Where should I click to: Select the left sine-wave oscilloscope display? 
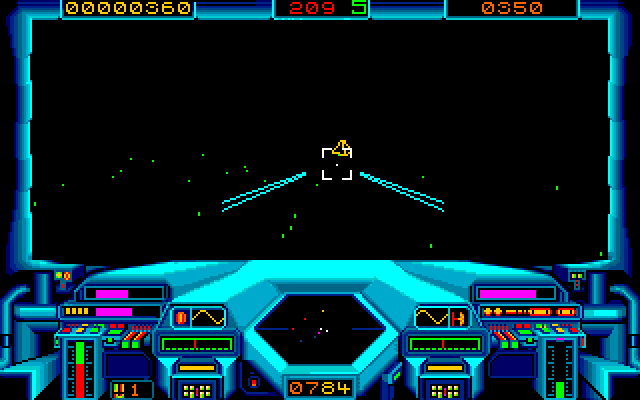(x=199, y=318)
